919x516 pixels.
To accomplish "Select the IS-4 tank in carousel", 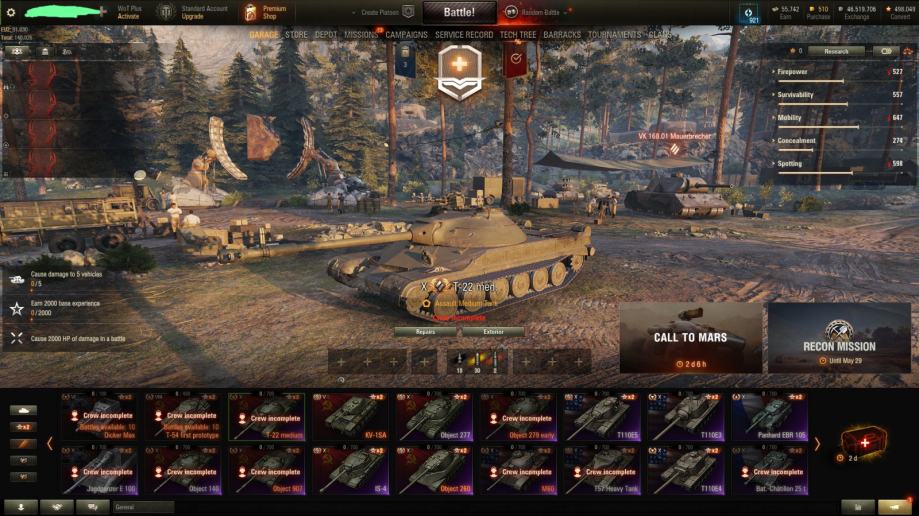I will [352, 470].
